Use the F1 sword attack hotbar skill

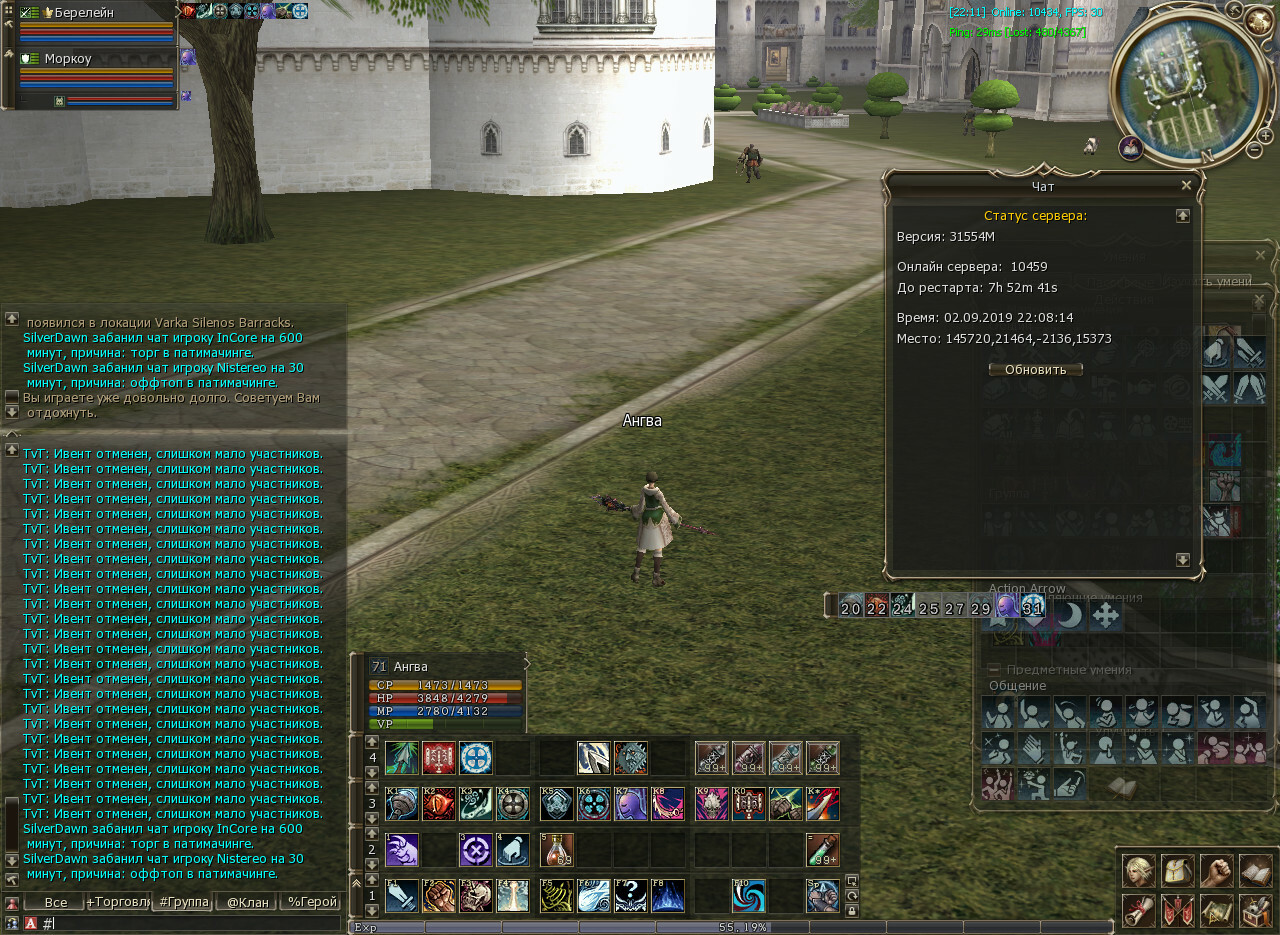click(402, 896)
